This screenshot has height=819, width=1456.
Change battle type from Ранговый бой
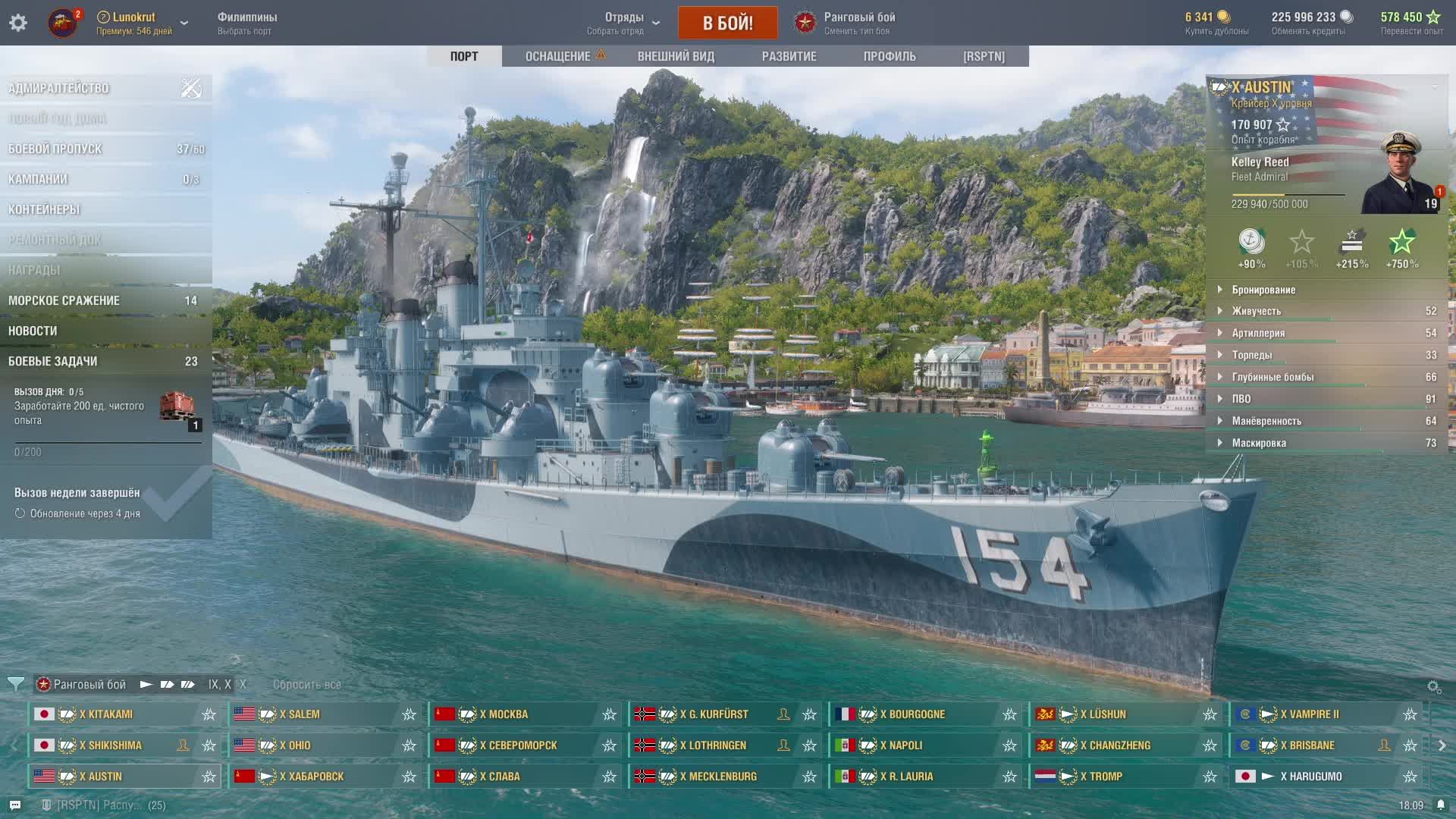846,23
